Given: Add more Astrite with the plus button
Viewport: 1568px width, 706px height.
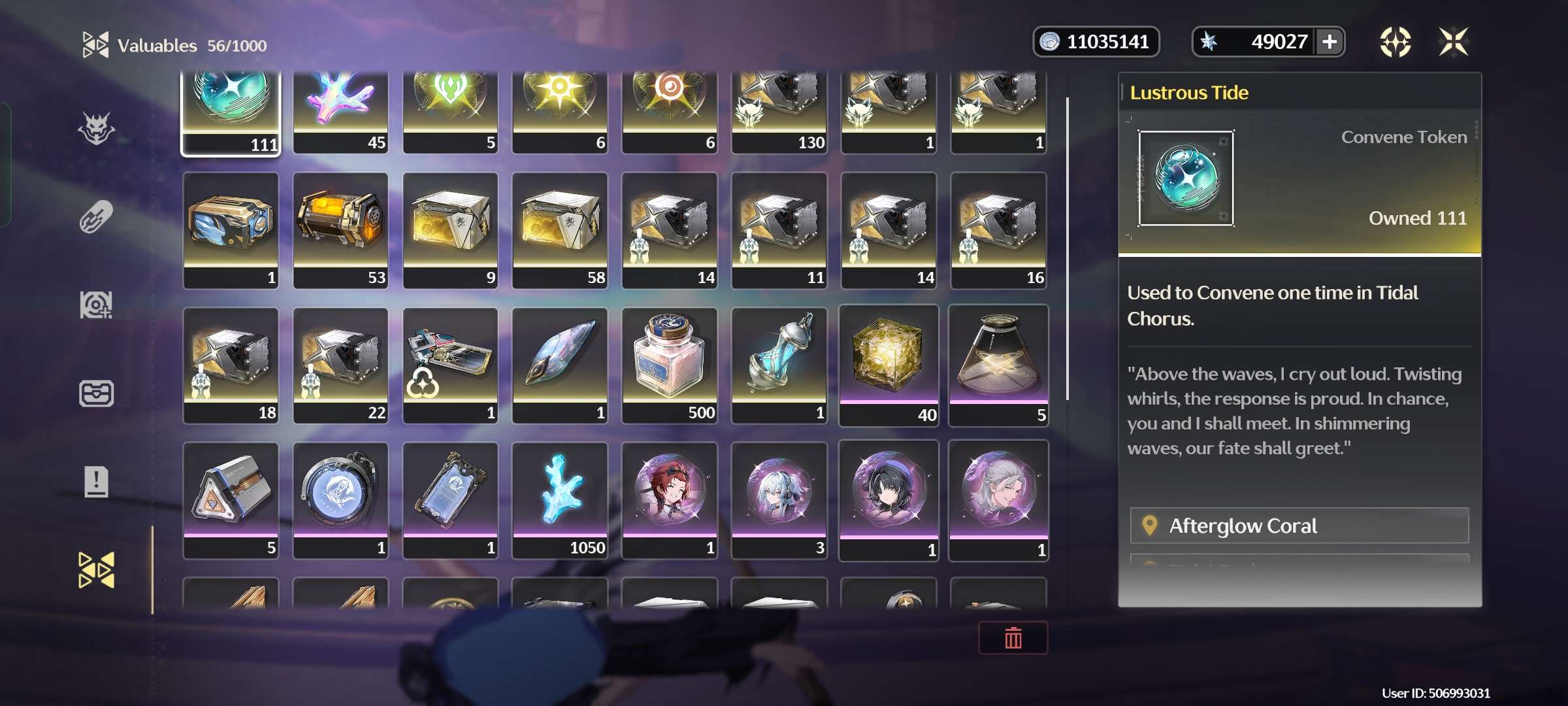Looking at the screenshot, I should click(1330, 42).
